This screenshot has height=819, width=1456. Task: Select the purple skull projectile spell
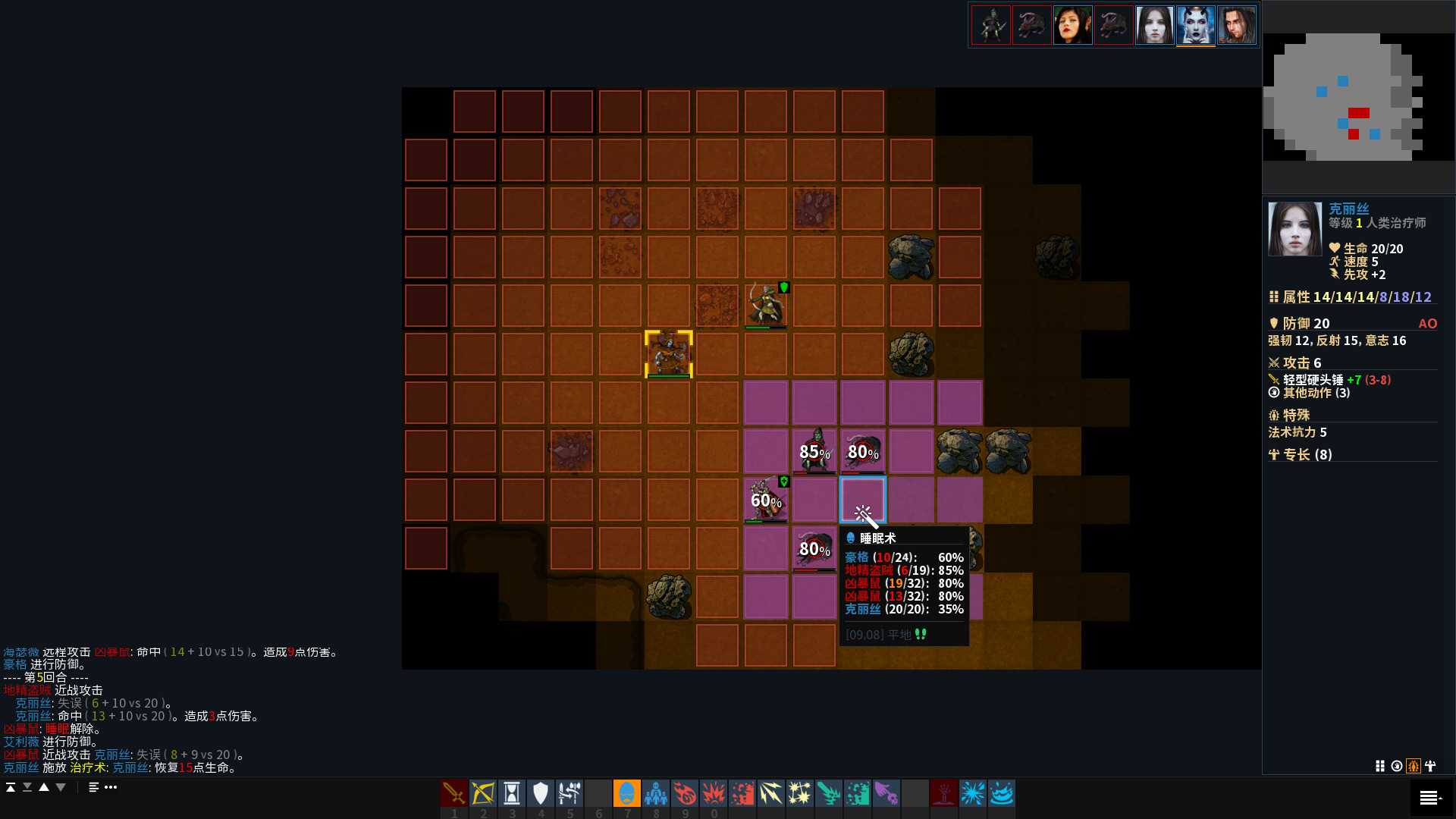[x=886, y=793]
